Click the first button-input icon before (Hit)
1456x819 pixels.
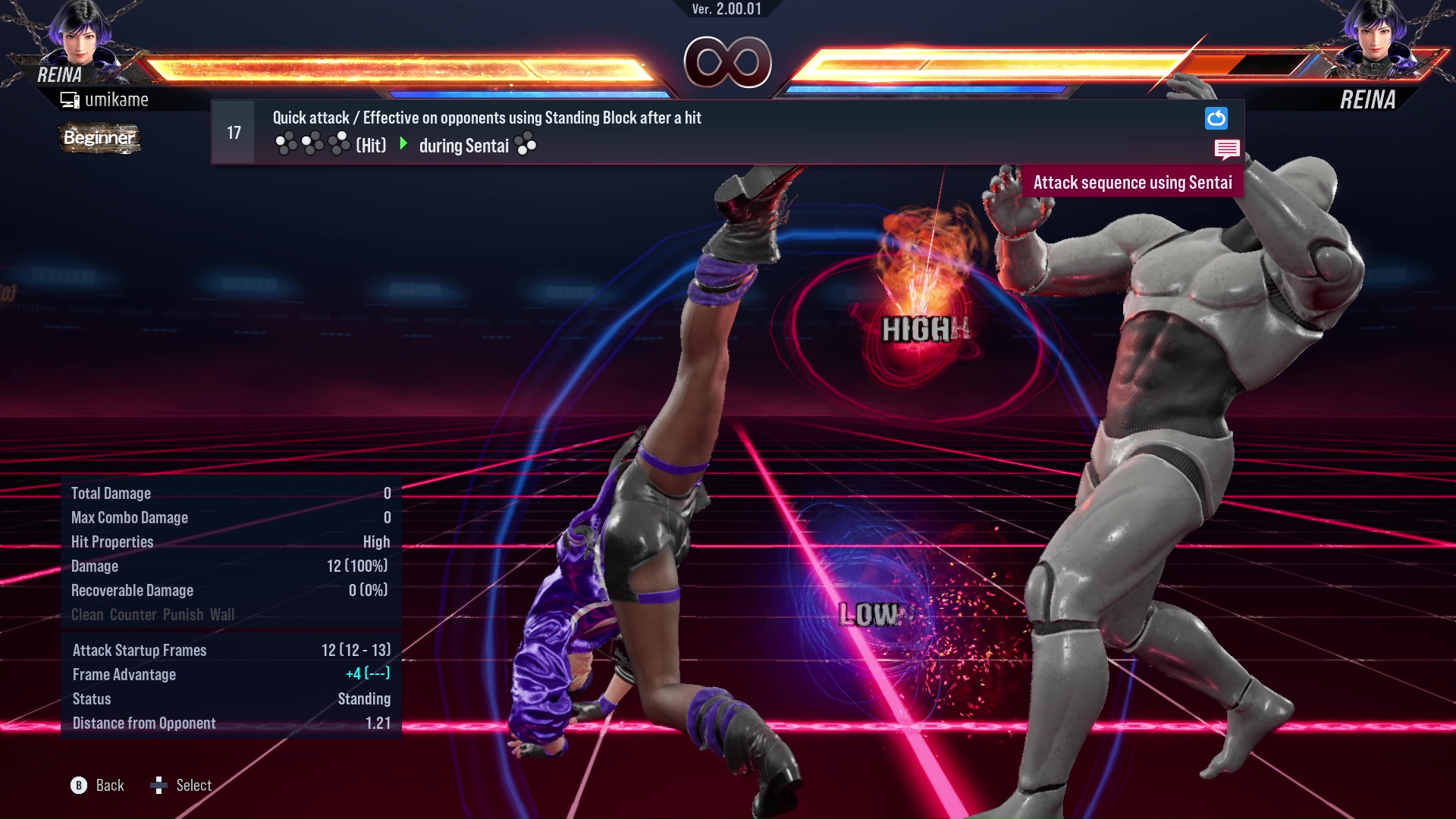point(287,142)
